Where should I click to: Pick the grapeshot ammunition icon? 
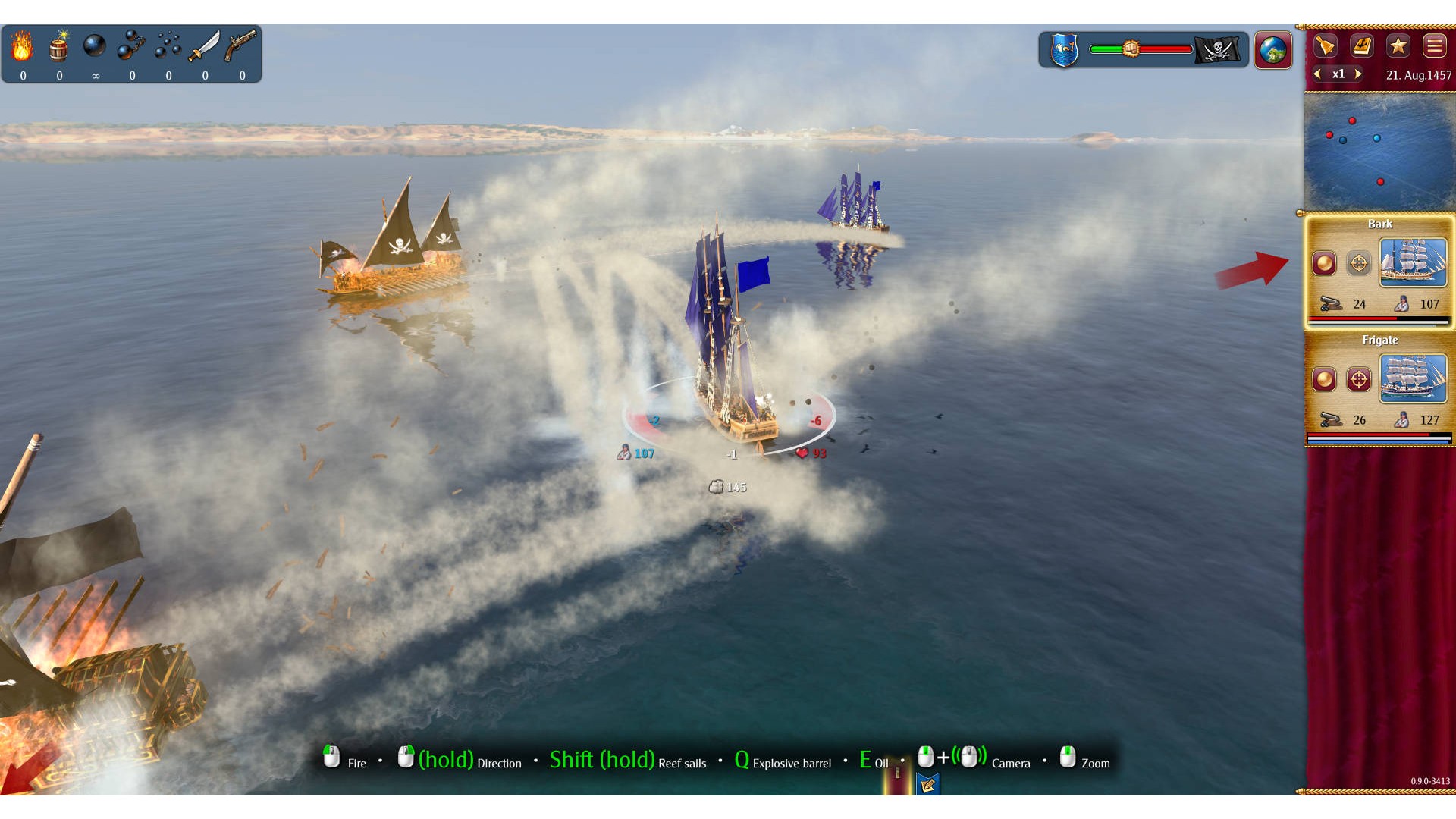coord(168,46)
